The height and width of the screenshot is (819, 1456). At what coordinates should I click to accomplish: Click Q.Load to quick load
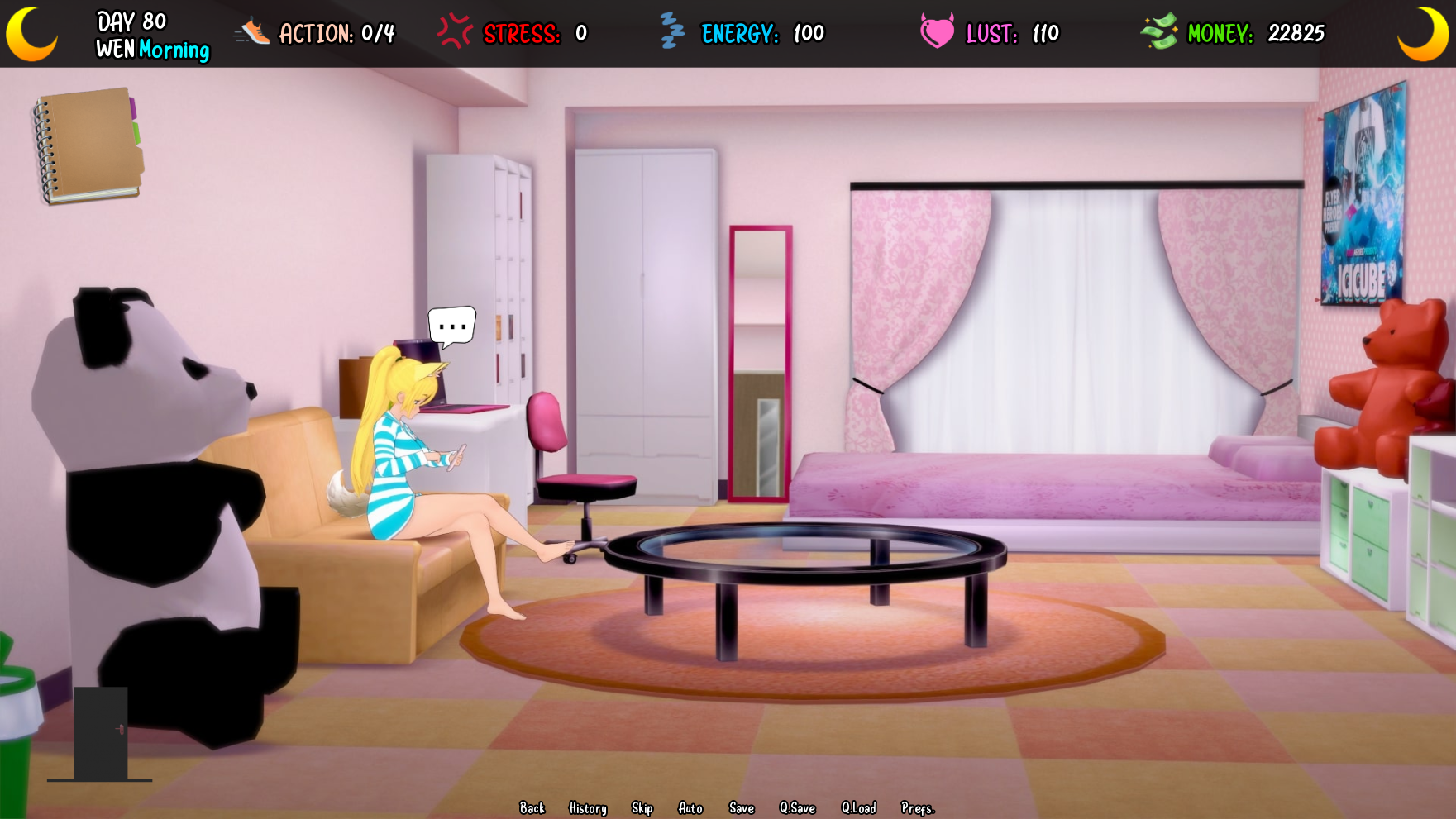tap(860, 808)
